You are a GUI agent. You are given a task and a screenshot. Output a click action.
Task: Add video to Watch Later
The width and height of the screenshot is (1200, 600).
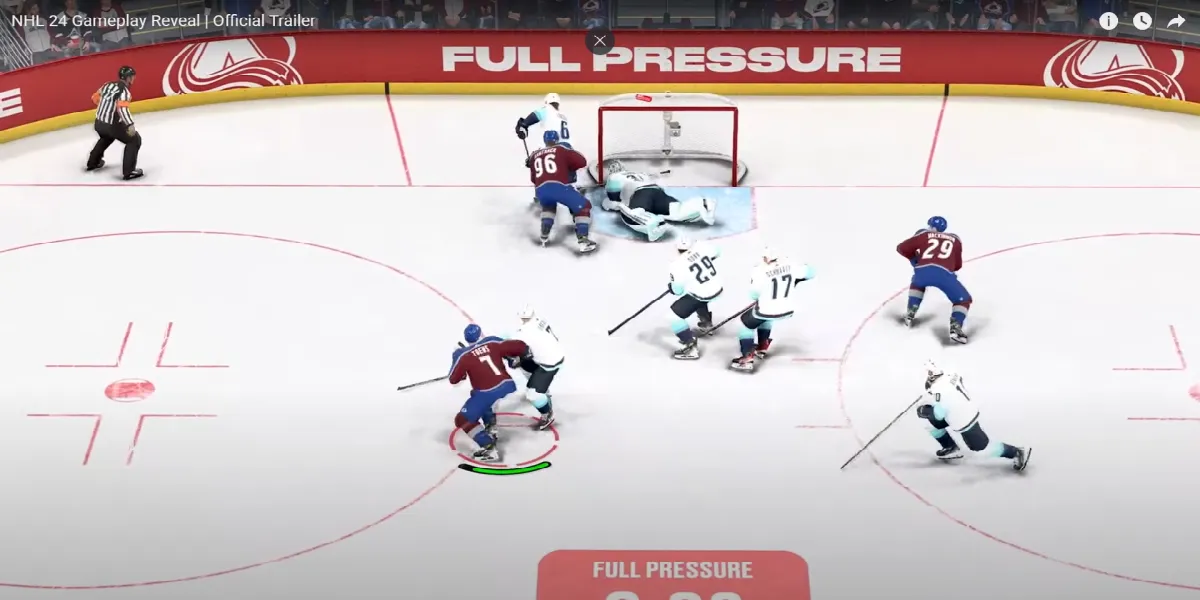coord(1142,21)
